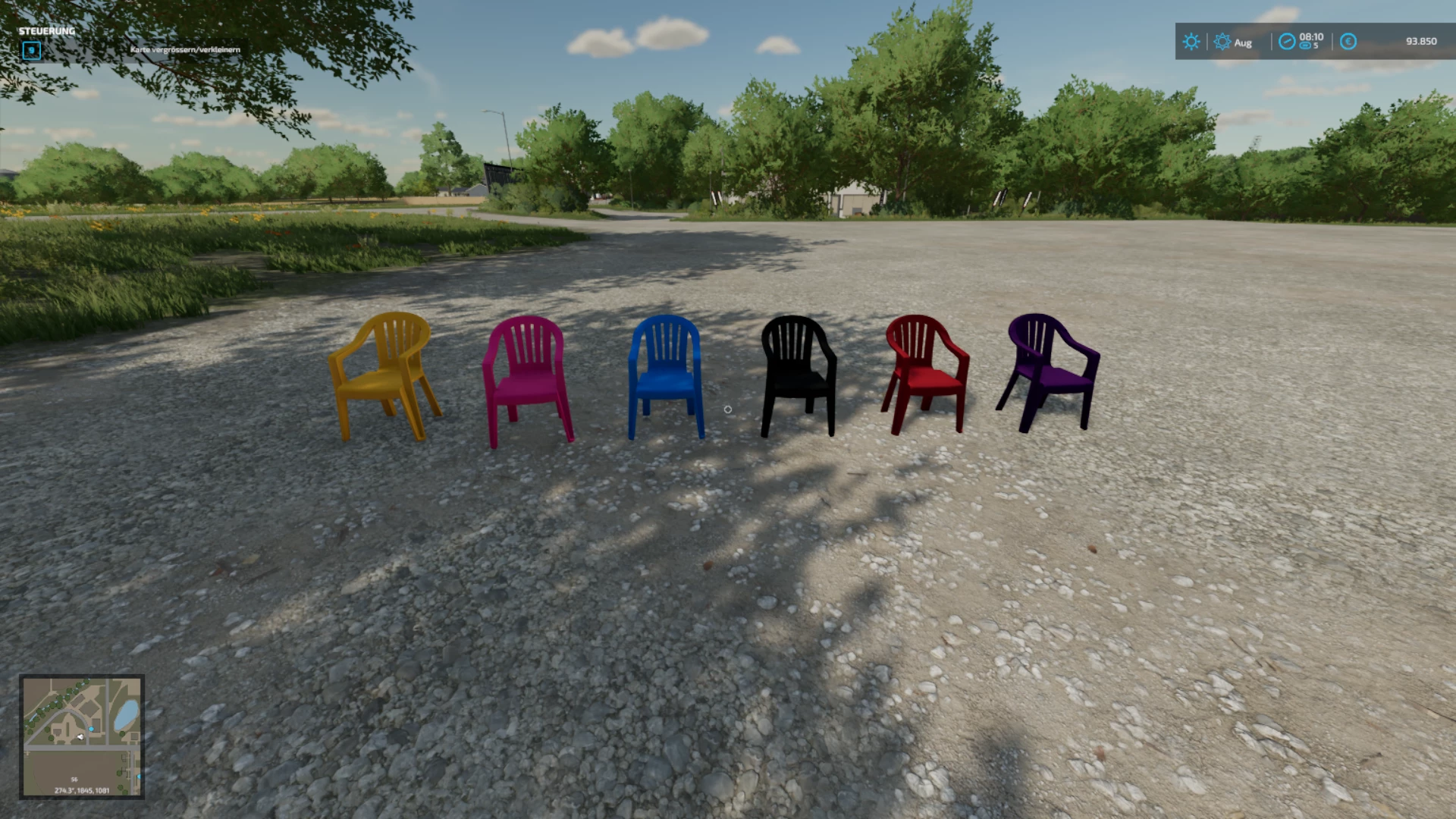Click the keybind 9 badge under STEUERUNG
The image size is (1456, 819).
point(32,52)
